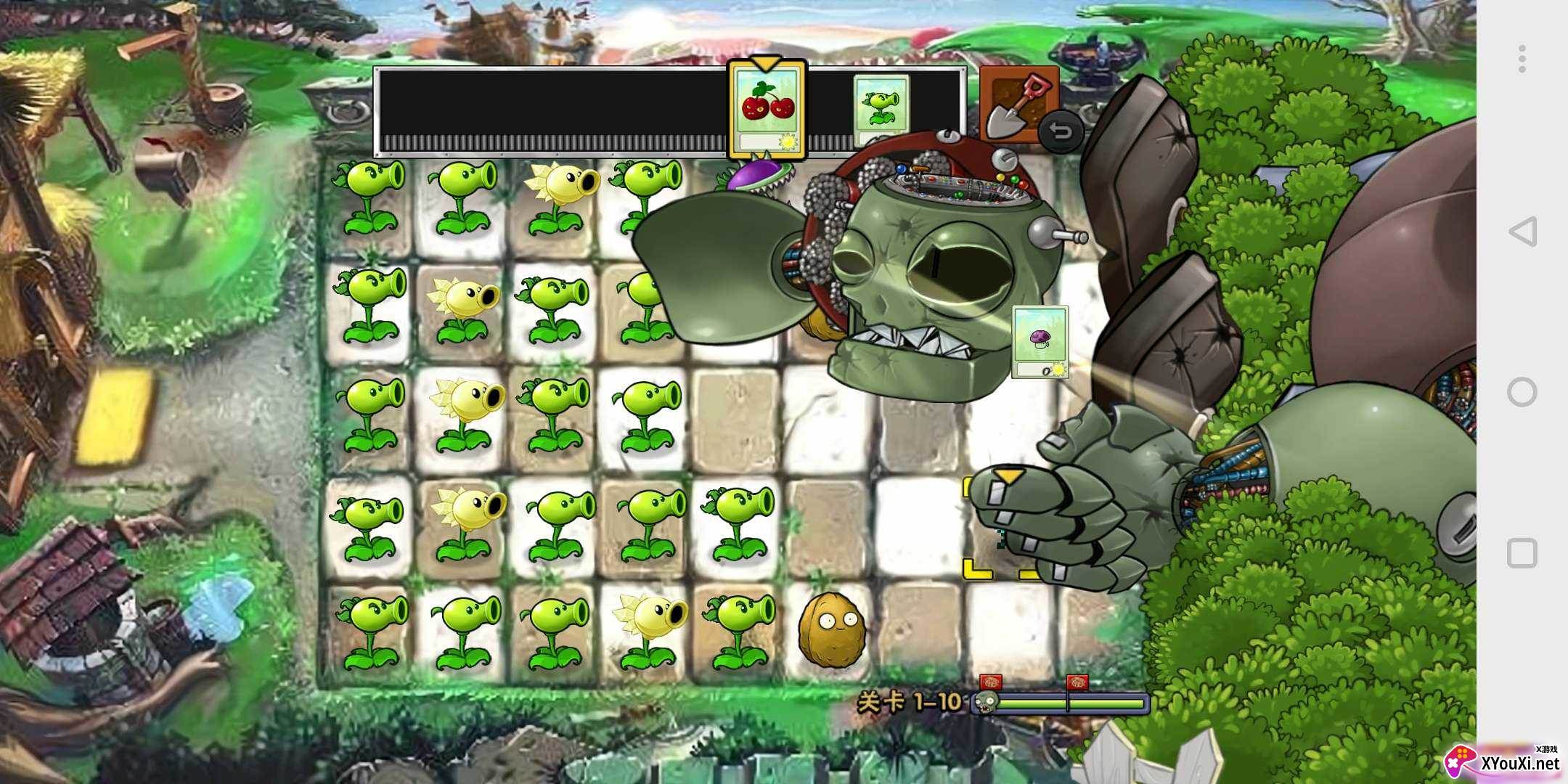Image resolution: width=1568 pixels, height=784 pixels.
Task: Tap the Android home circle button
Action: 1522,392
